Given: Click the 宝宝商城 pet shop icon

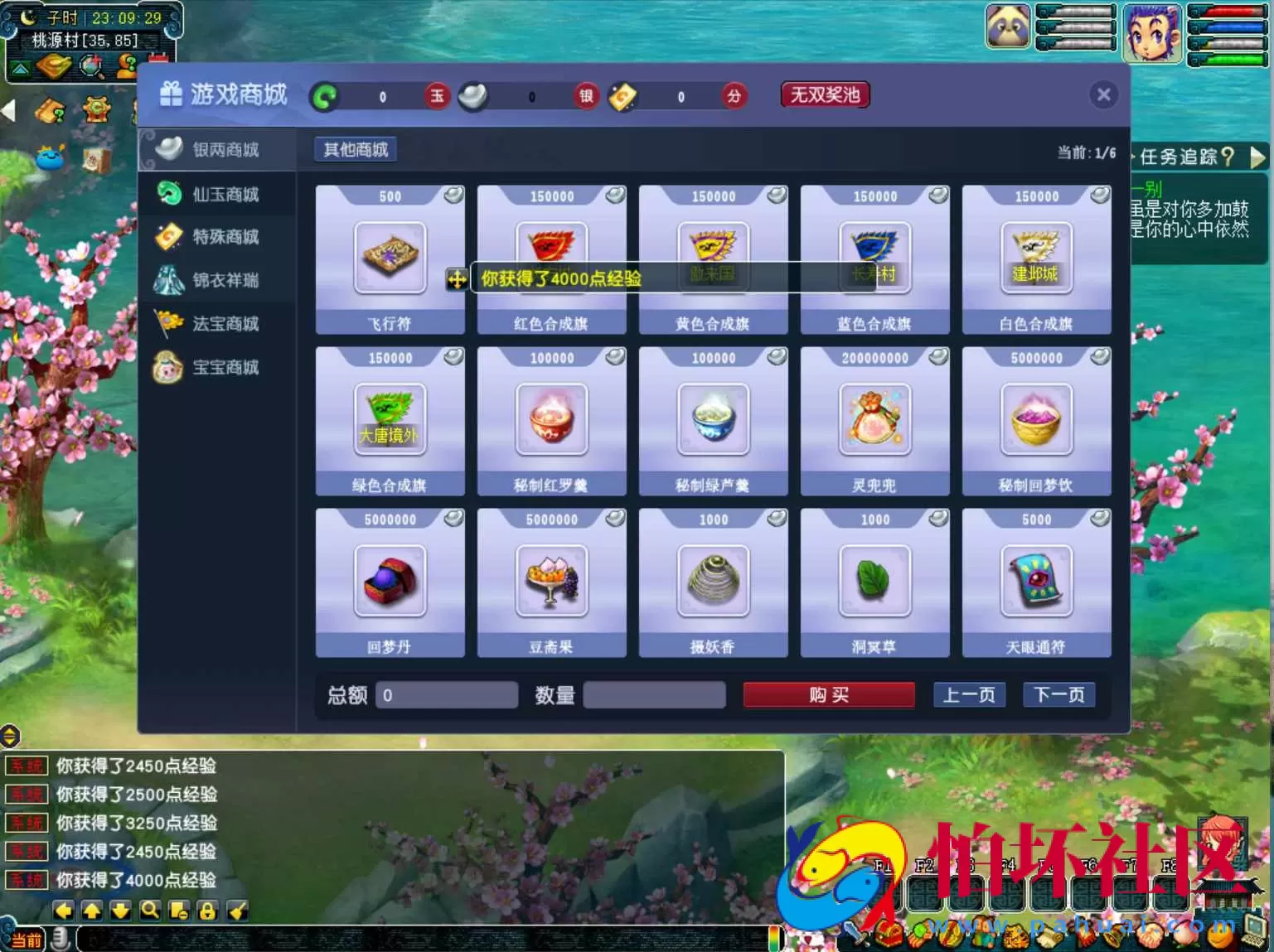Looking at the screenshot, I should (x=170, y=367).
